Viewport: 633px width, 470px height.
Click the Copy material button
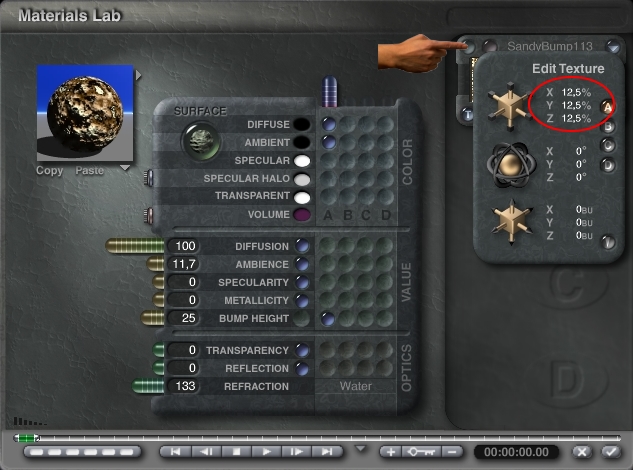[49, 171]
